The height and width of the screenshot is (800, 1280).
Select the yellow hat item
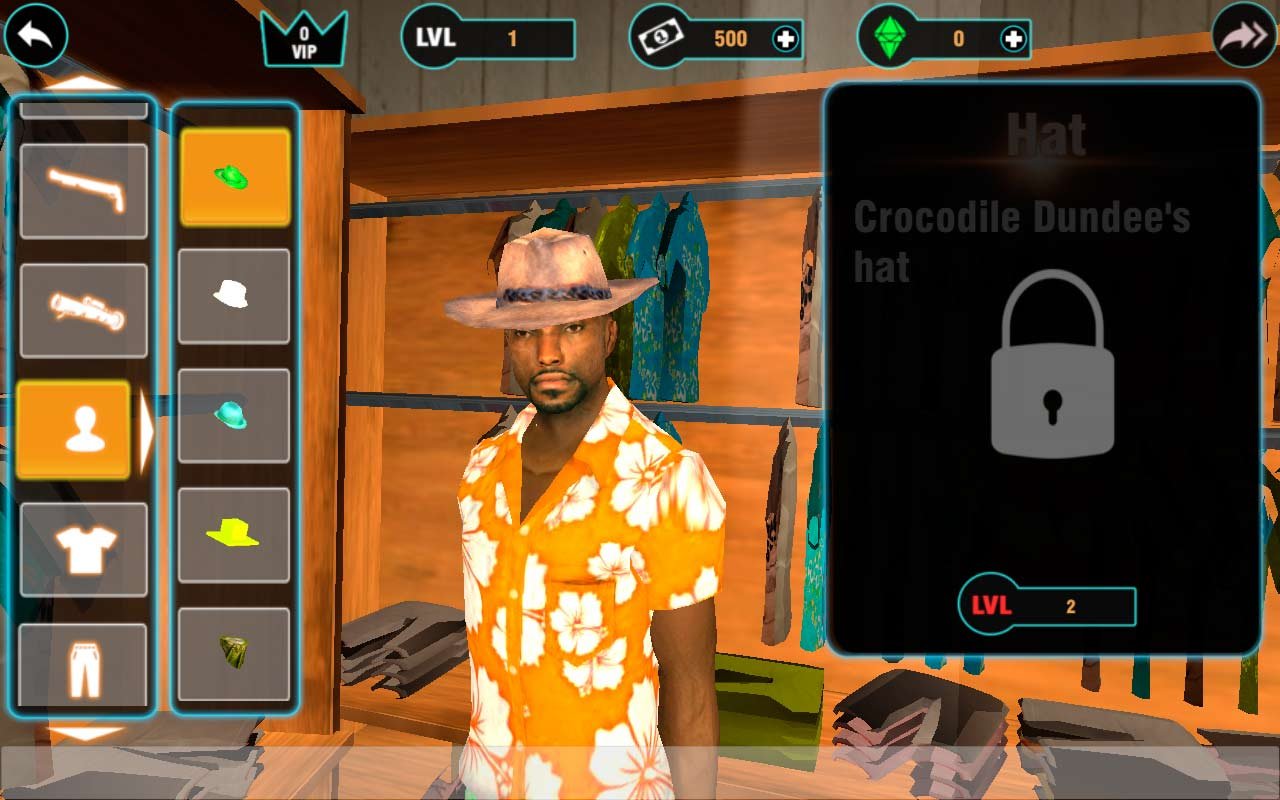coord(234,535)
